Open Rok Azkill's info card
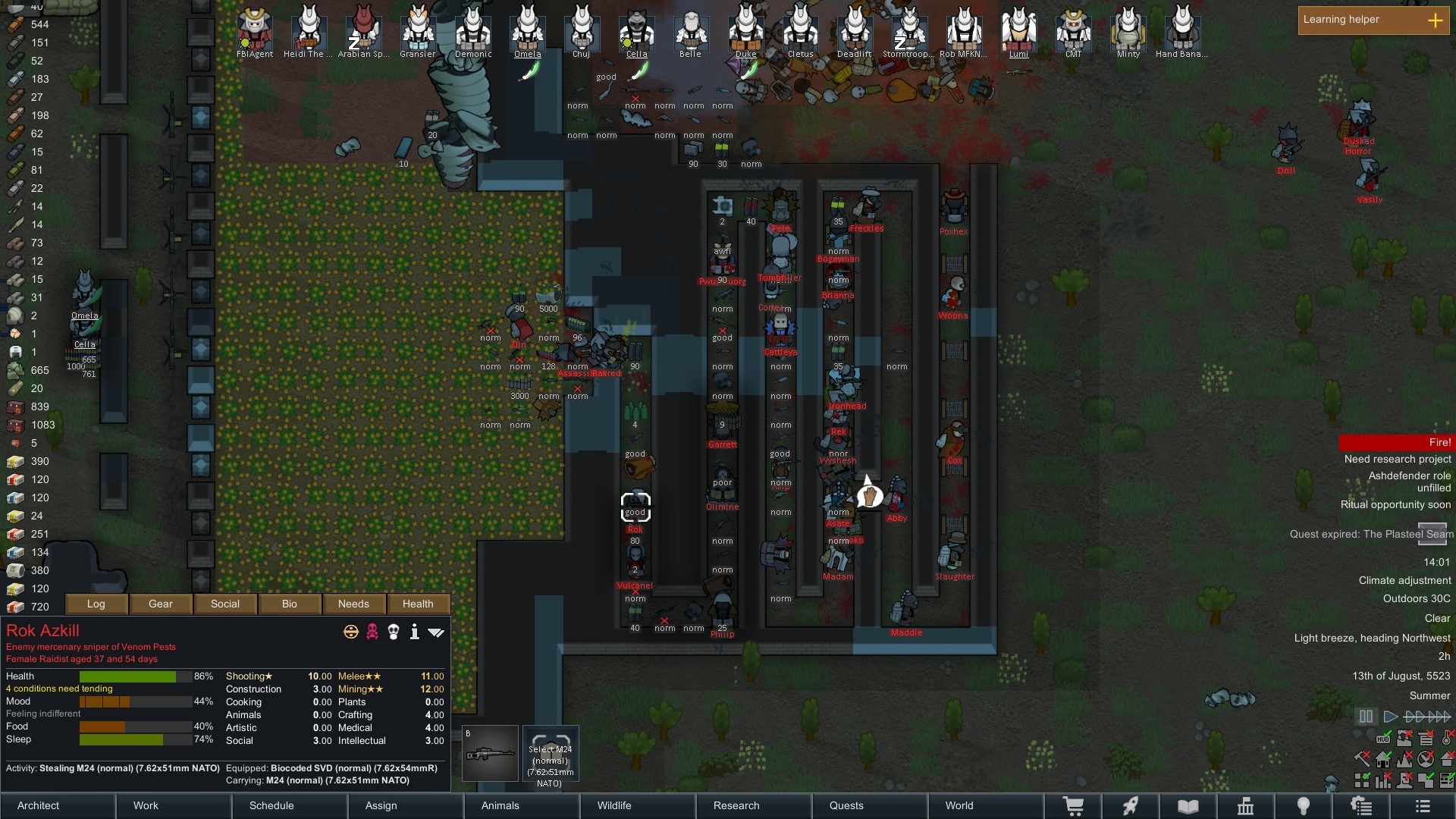The height and width of the screenshot is (819, 1456). point(415,632)
